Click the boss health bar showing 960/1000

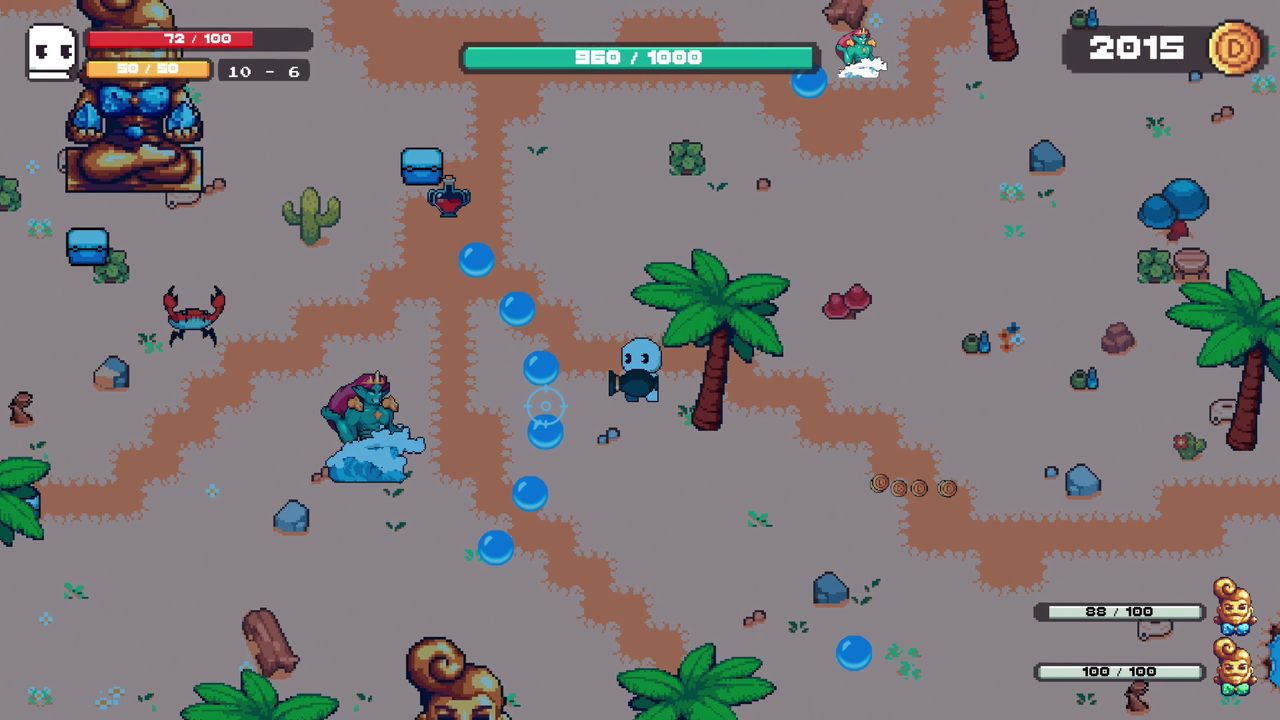pyautogui.click(x=640, y=56)
